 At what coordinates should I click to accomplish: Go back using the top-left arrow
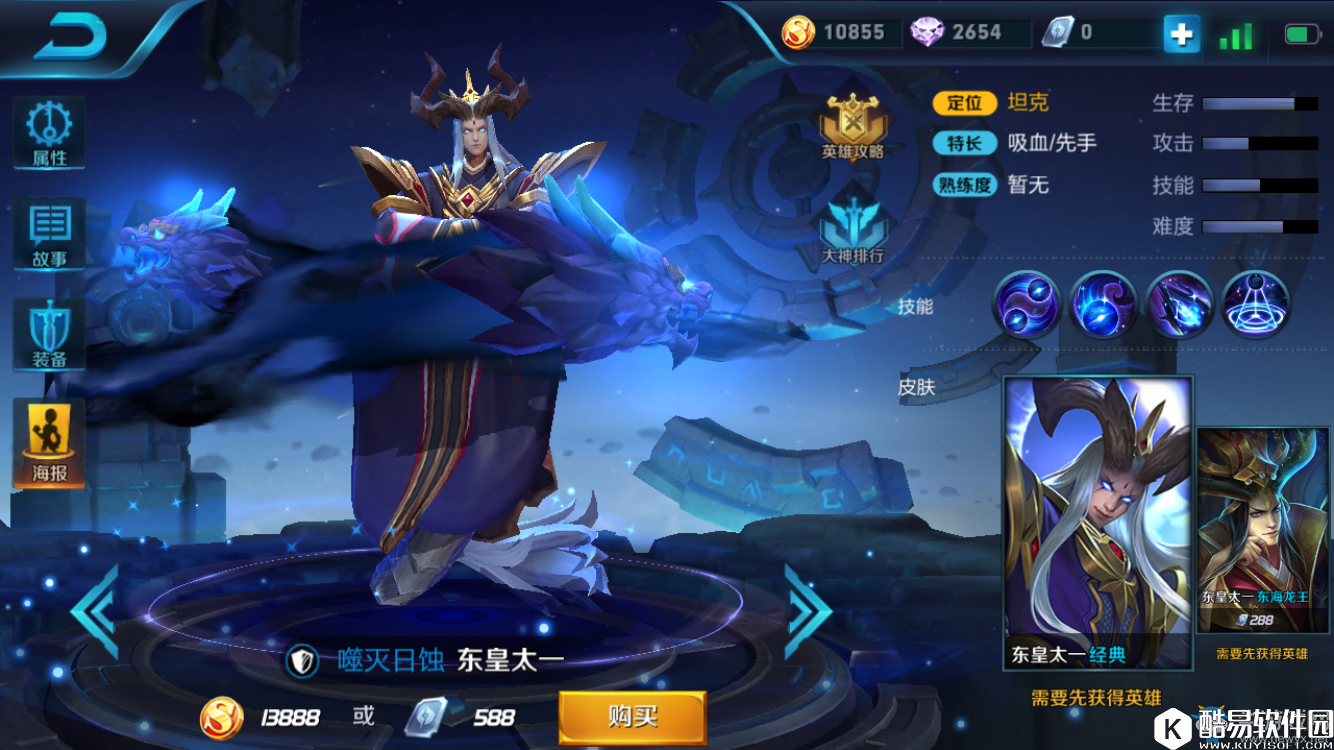click(x=70, y=37)
